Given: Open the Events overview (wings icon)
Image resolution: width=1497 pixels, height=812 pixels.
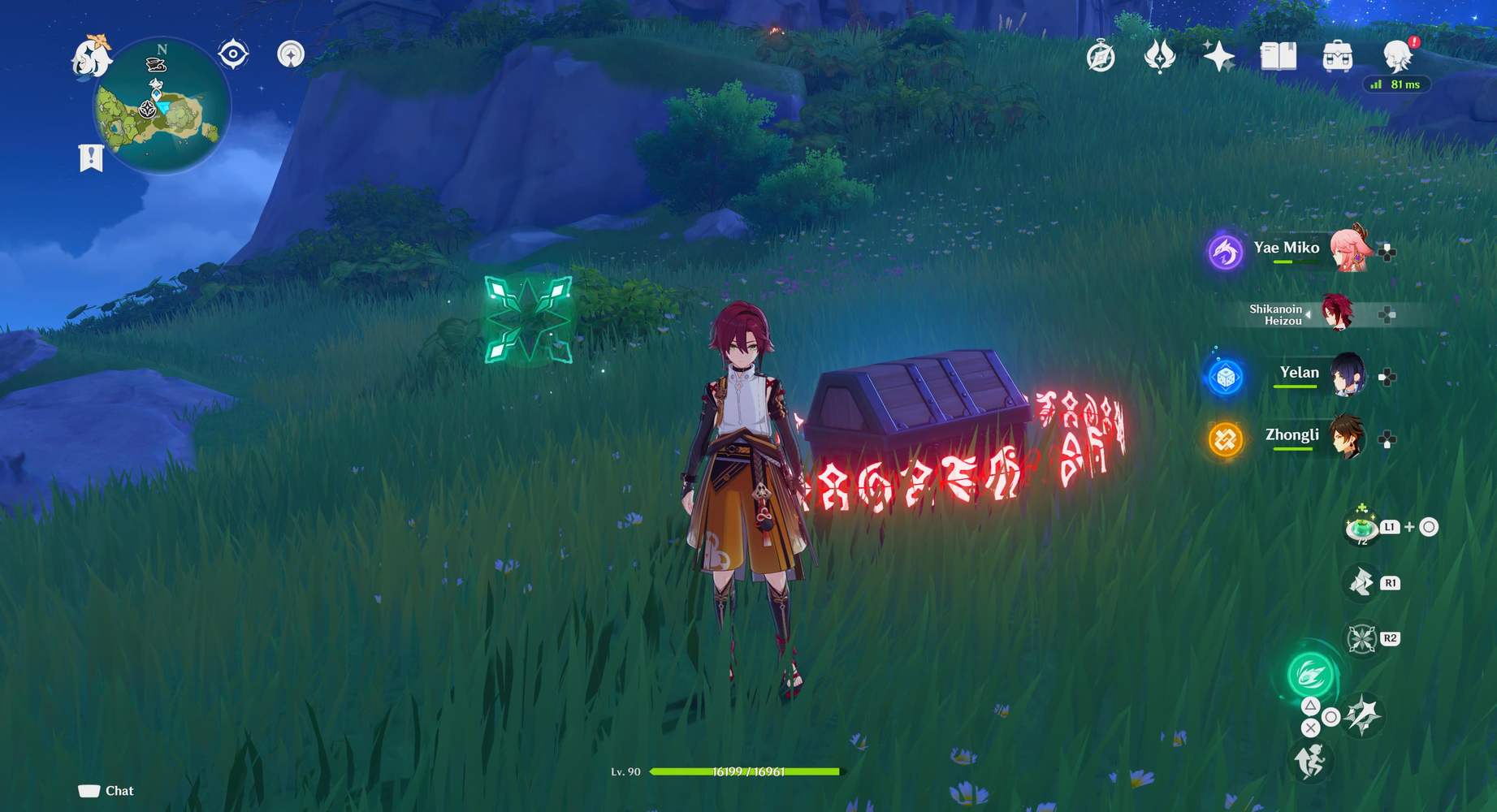Looking at the screenshot, I should tap(1159, 56).
